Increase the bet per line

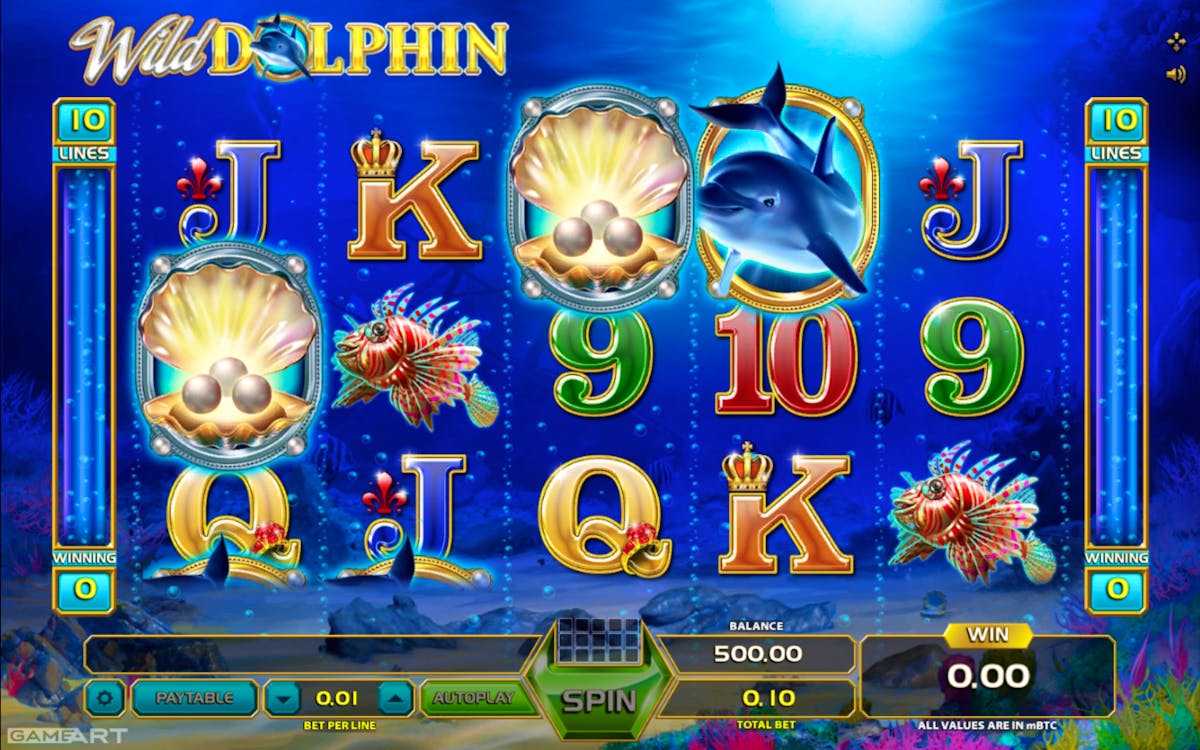(x=395, y=698)
